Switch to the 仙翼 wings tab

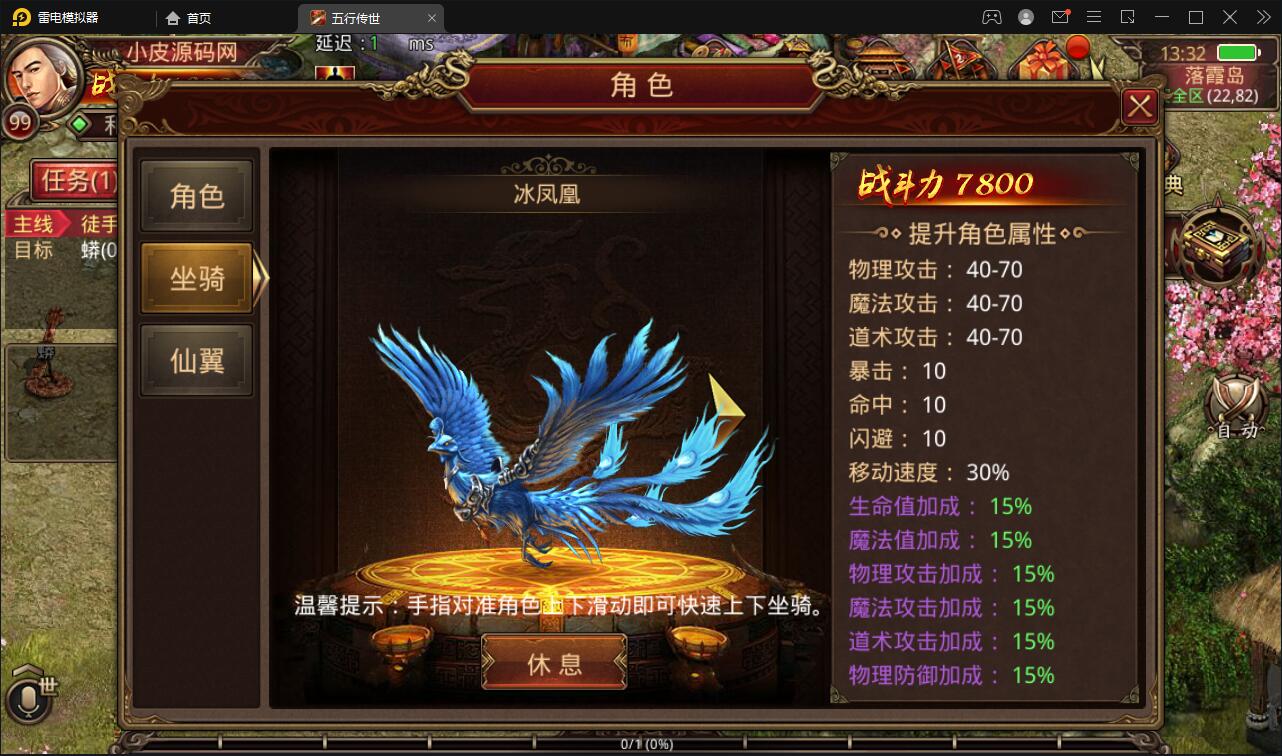pos(196,358)
